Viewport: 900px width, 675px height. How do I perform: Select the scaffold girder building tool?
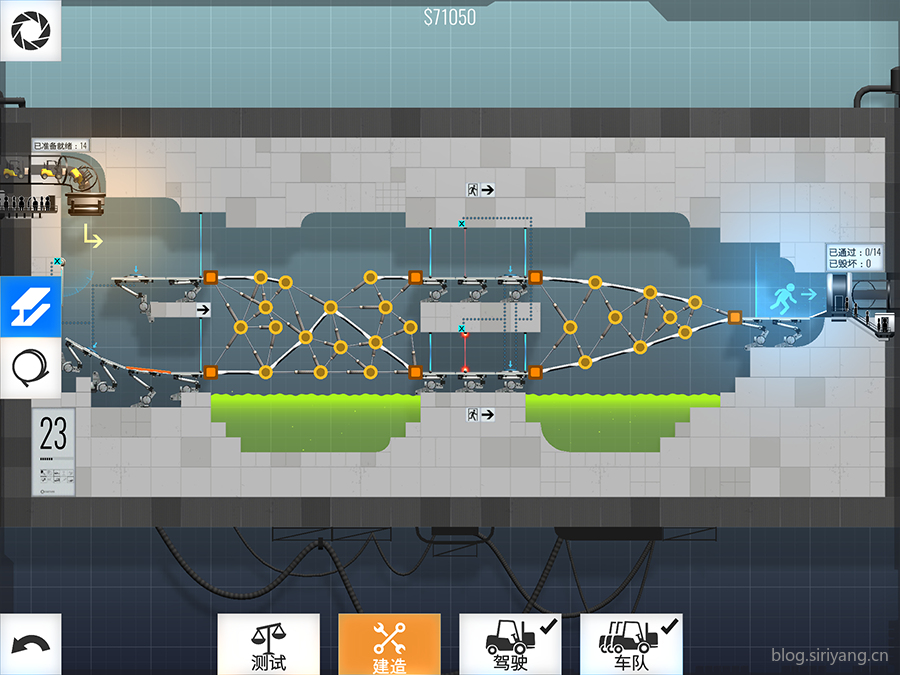pyautogui.click(x=31, y=307)
